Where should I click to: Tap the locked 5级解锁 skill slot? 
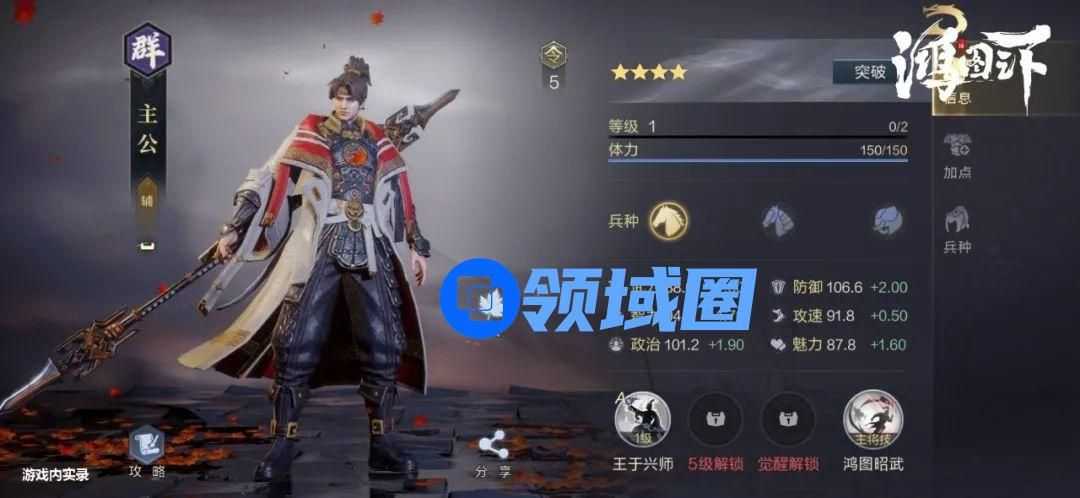715,420
